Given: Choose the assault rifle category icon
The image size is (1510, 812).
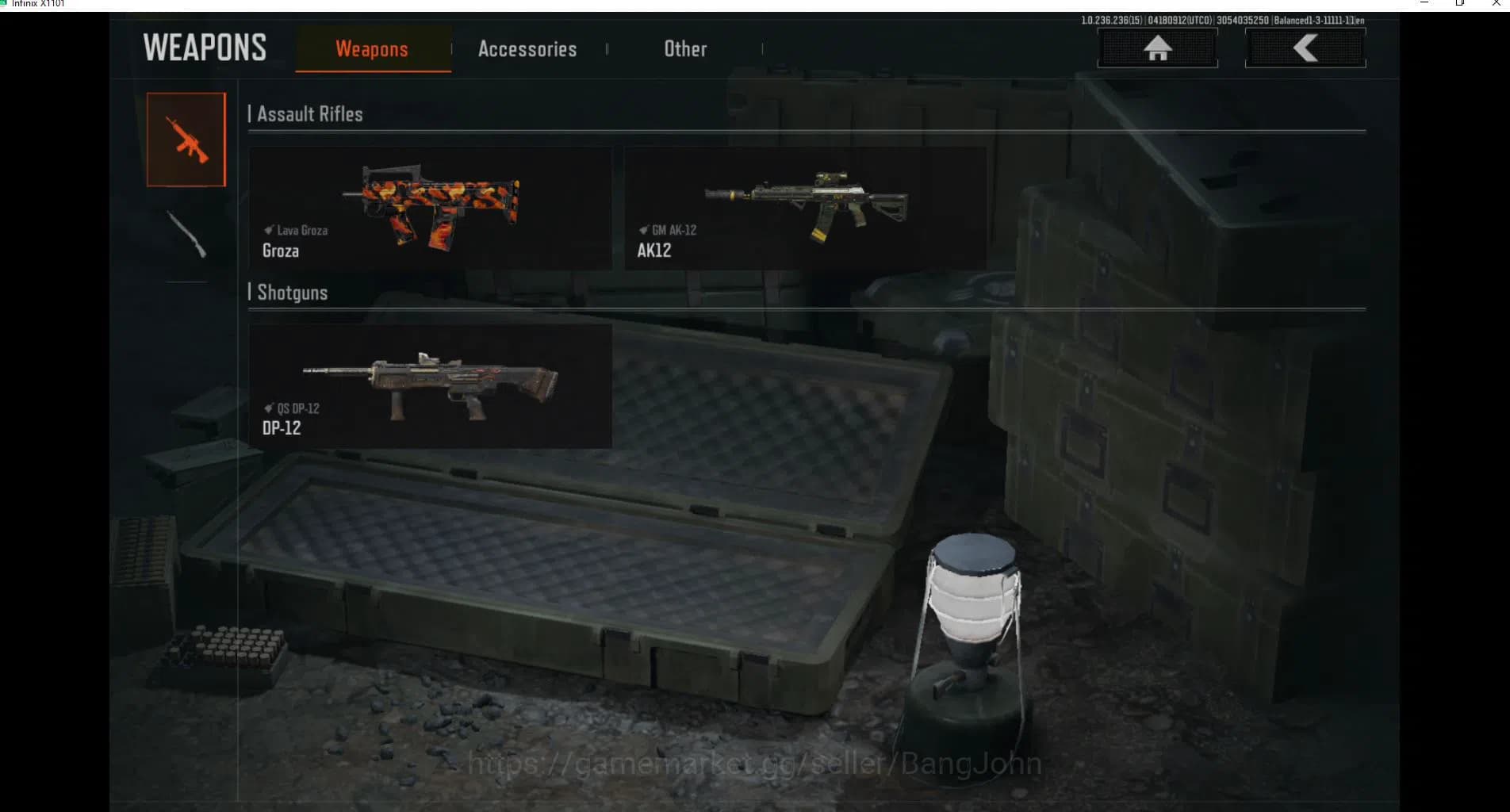Looking at the screenshot, I should (x=186, y=140).
